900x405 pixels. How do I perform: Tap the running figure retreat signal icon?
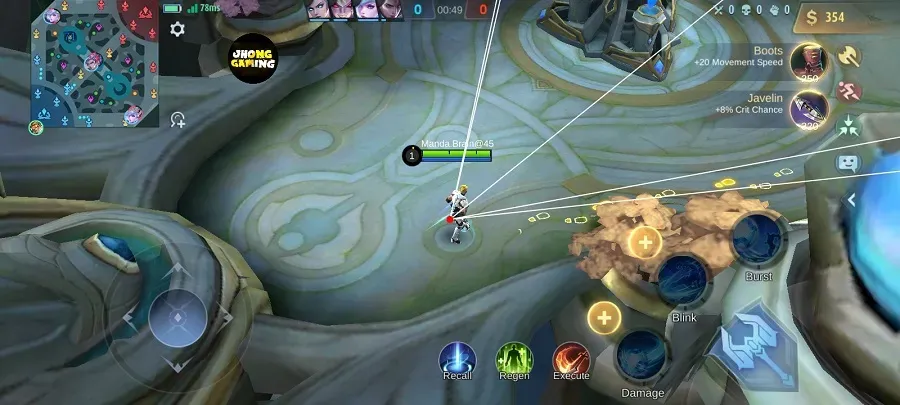[x=849, y=91]
